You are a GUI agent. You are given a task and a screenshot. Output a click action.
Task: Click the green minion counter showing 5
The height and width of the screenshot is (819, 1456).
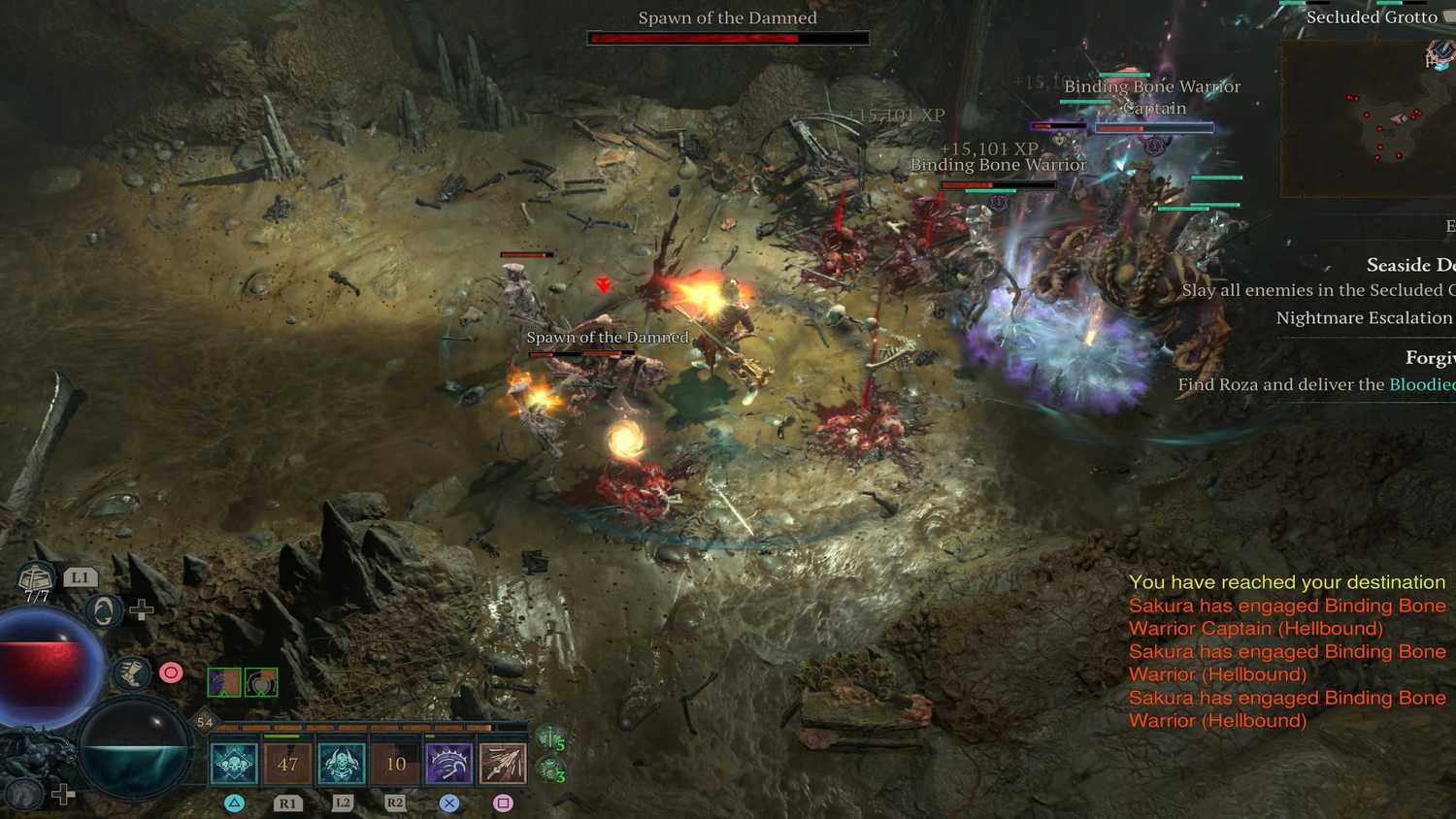pos(552,740)
